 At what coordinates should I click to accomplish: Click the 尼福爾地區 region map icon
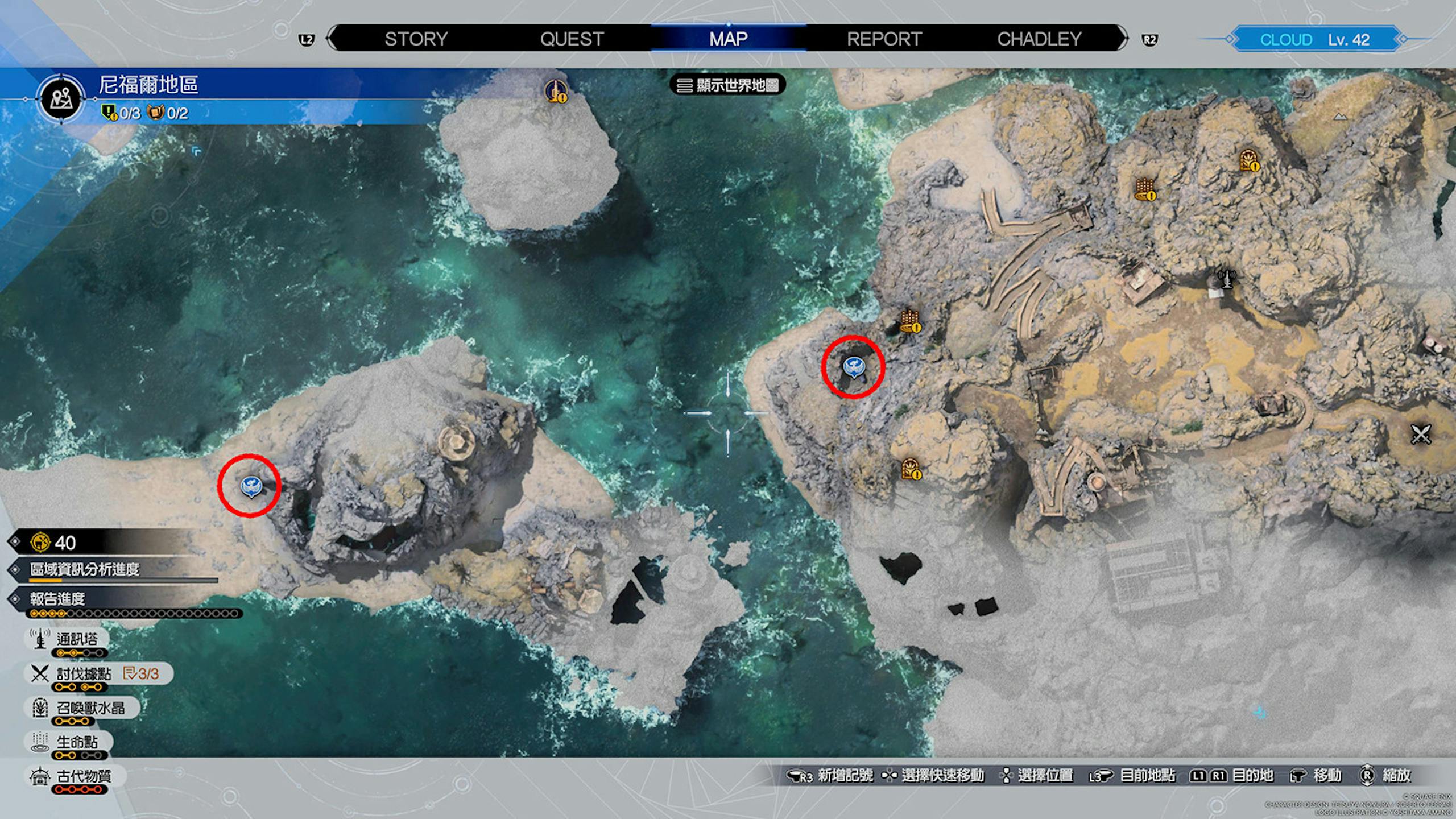(x=61, y=99)
